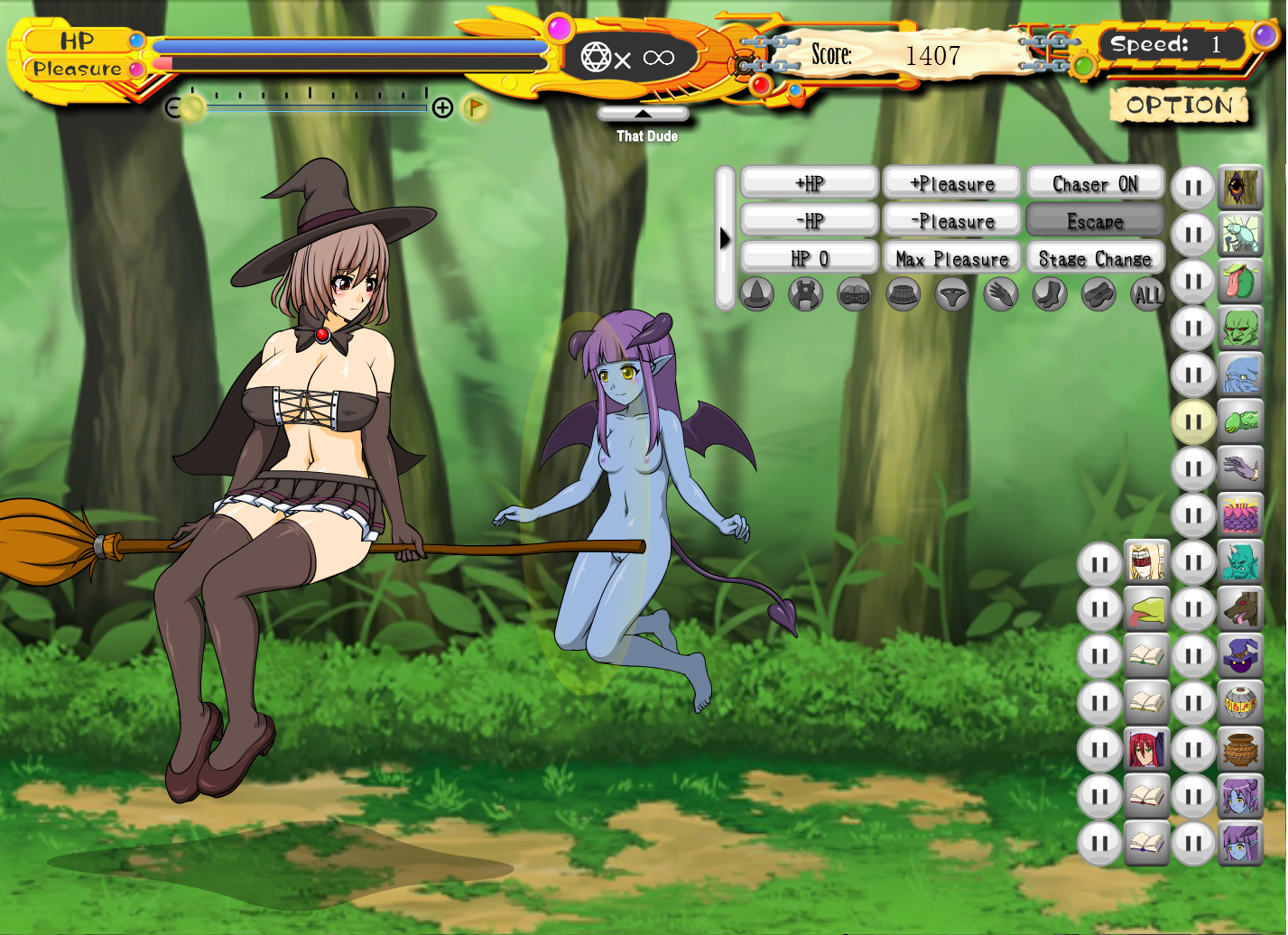Collapse the cheat panel using the side arrow
The width and height of the screenshot is (1288, 935).
(725, 239)
